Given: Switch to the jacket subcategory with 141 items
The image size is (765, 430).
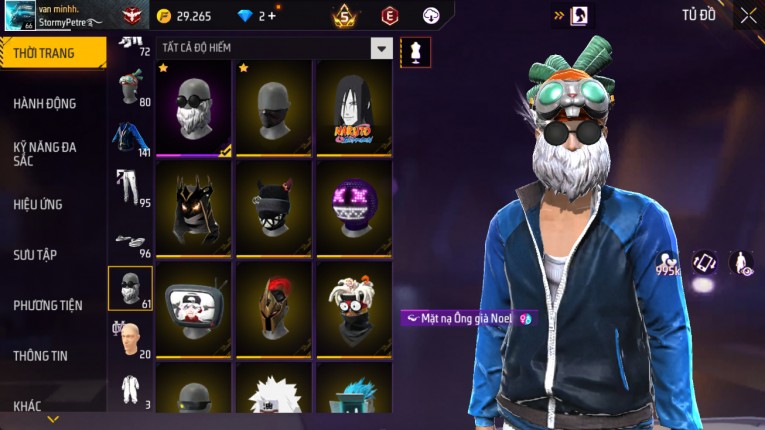Looking at the screenshot, I should (x=129, y=139).
